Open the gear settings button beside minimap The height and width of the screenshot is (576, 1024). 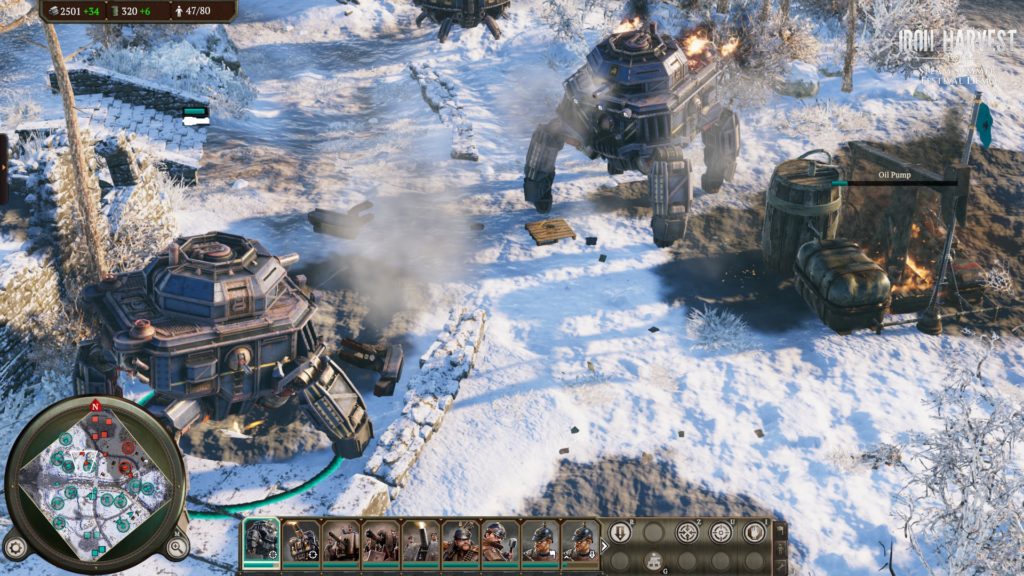tap(15, 546)
